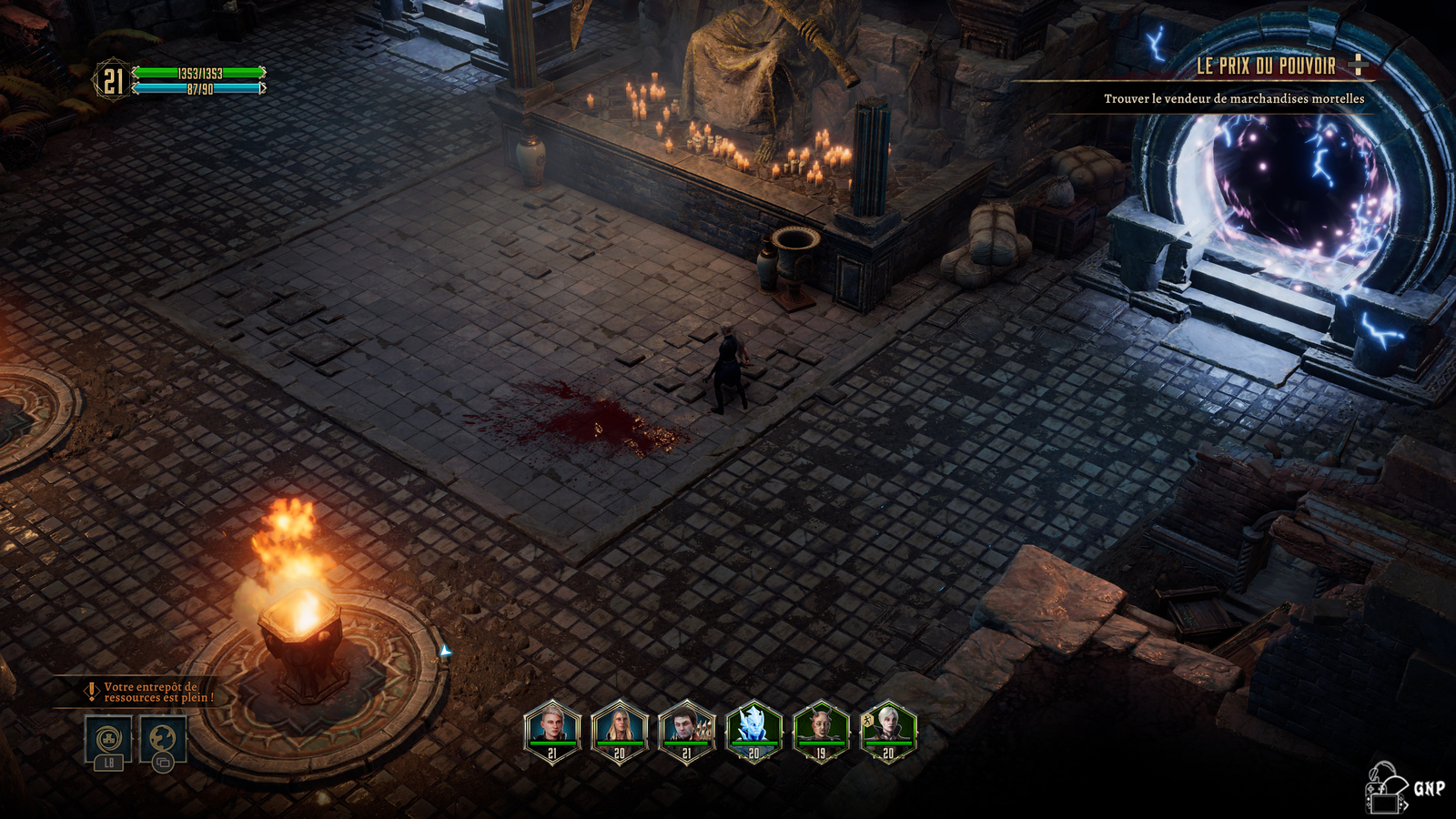This screenshot has width=1456, height=819.
Task: Select the long-haired blonde woman portrait
Action: (619, 731)
